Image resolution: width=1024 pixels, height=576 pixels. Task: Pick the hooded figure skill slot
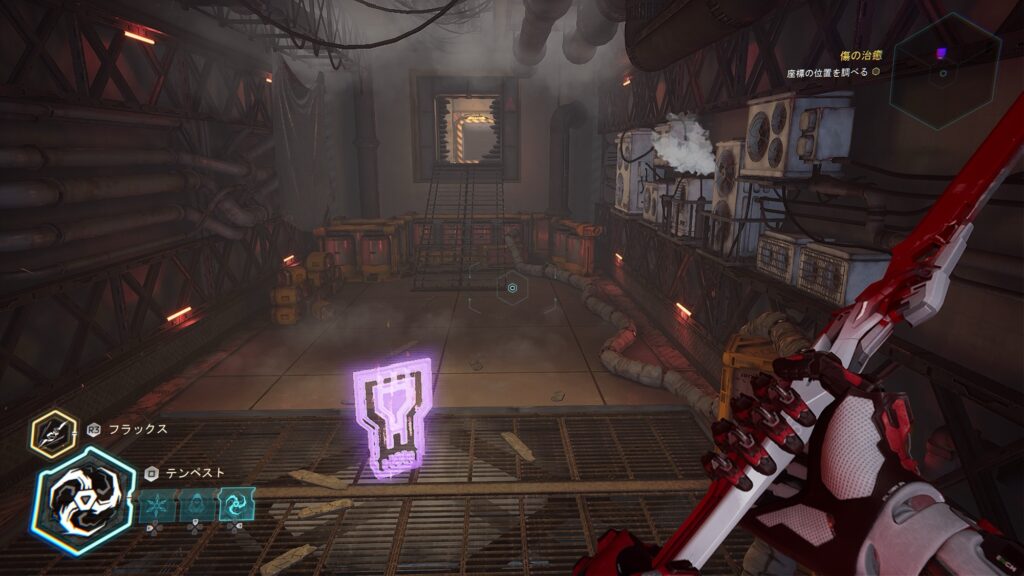(197, 504)
